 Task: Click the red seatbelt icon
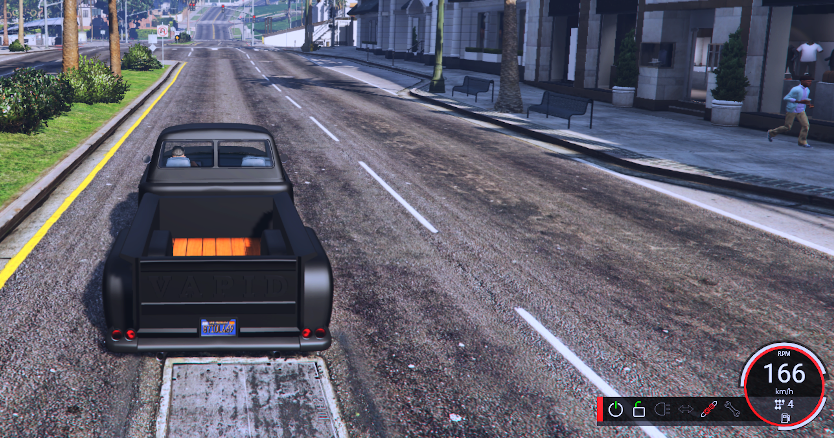pyautogui.click(x=708, y=409)
